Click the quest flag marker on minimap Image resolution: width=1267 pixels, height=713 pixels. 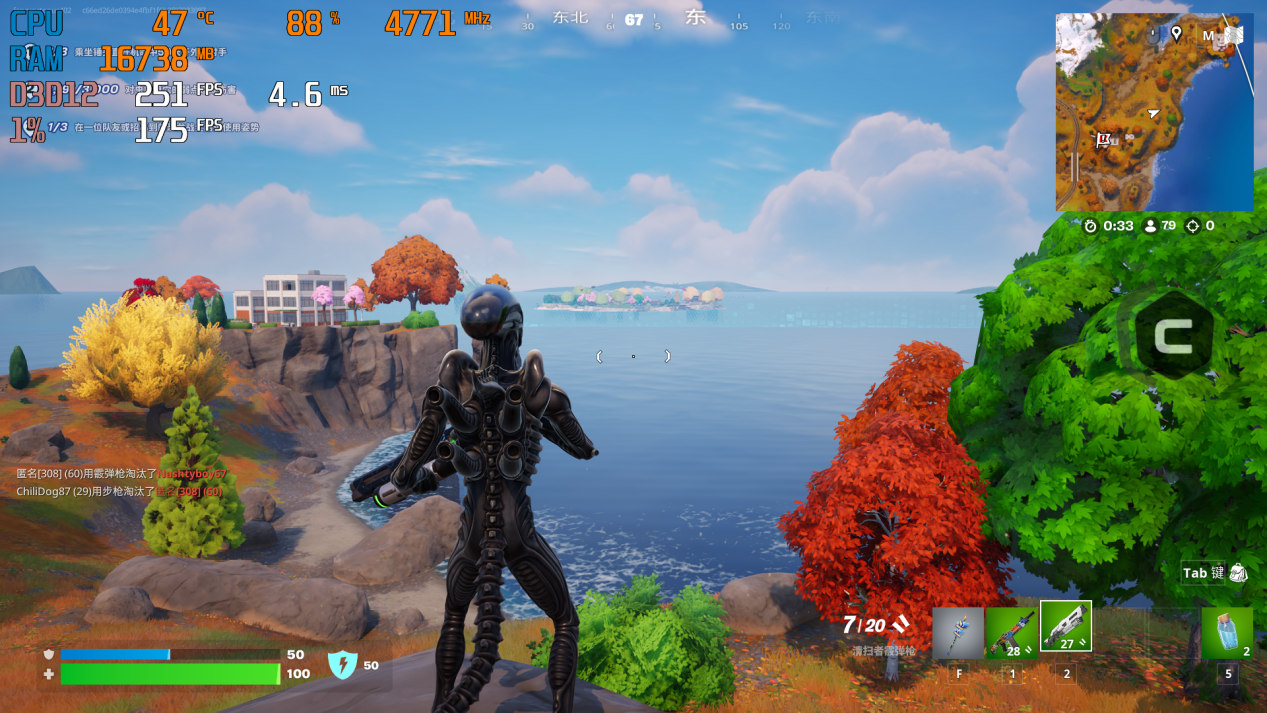(x=1104, y=140)
